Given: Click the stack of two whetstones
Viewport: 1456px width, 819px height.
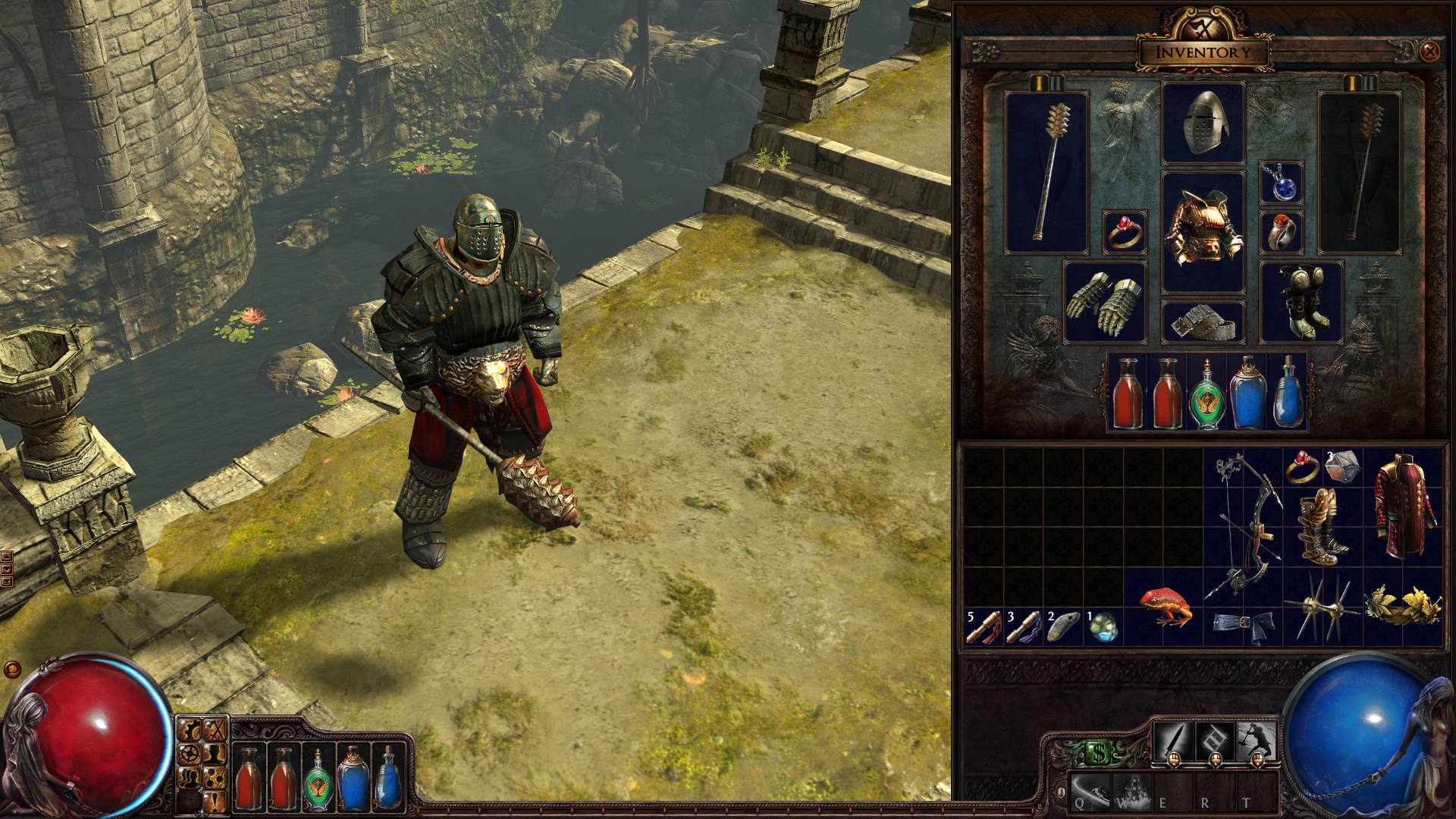Looking at the screenshot, I should [x=1063, y=628].
